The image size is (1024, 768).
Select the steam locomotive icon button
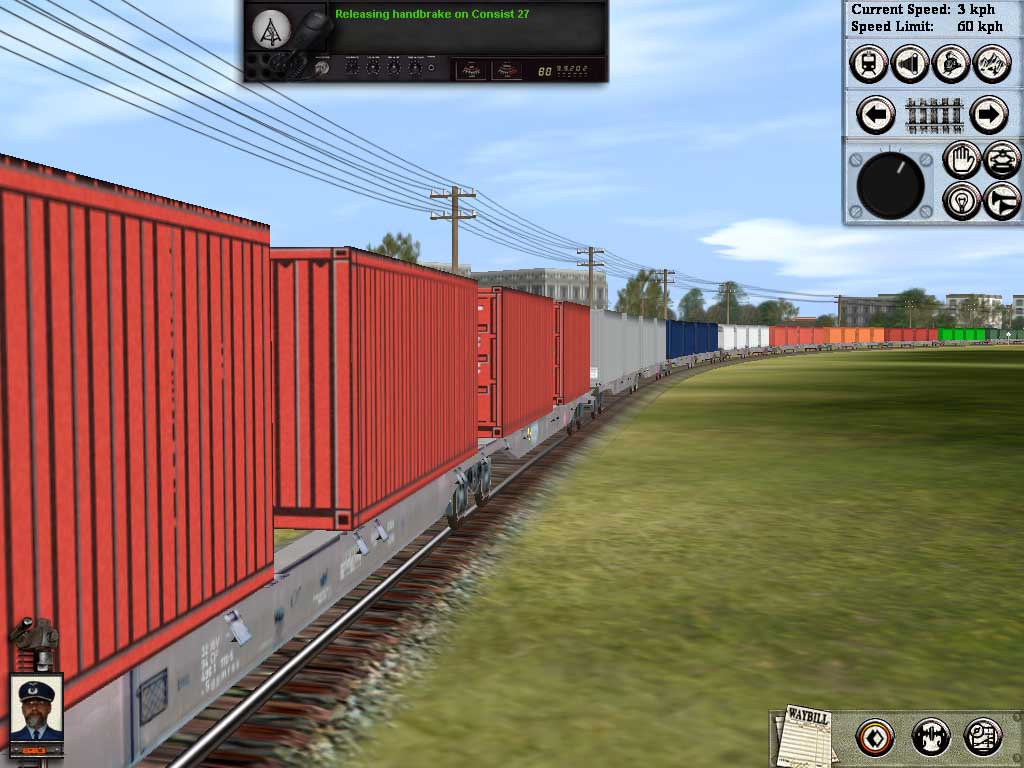(950, 64)
